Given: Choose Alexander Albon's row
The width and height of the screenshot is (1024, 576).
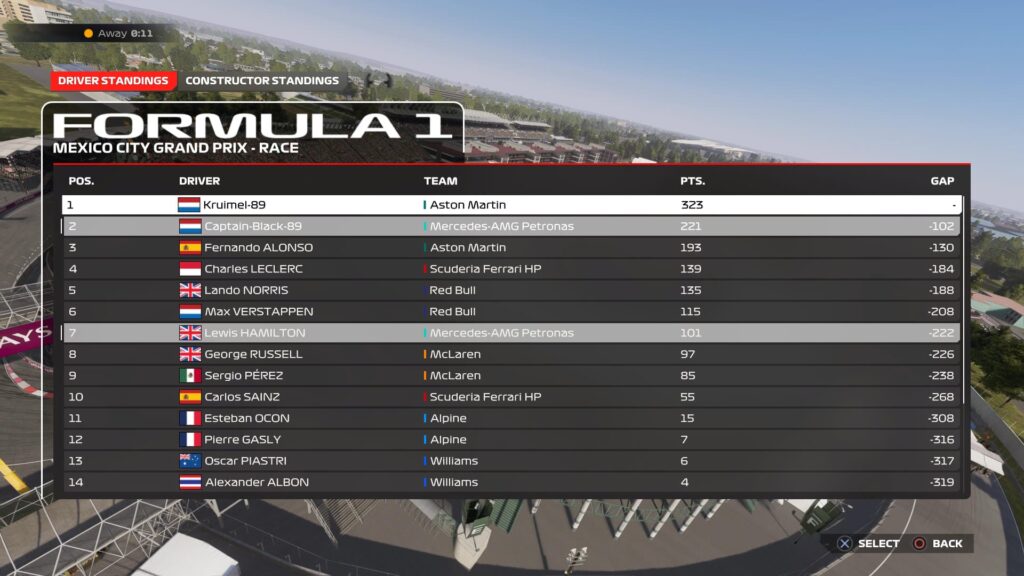Looking at the screenshot, I should 511,482.
